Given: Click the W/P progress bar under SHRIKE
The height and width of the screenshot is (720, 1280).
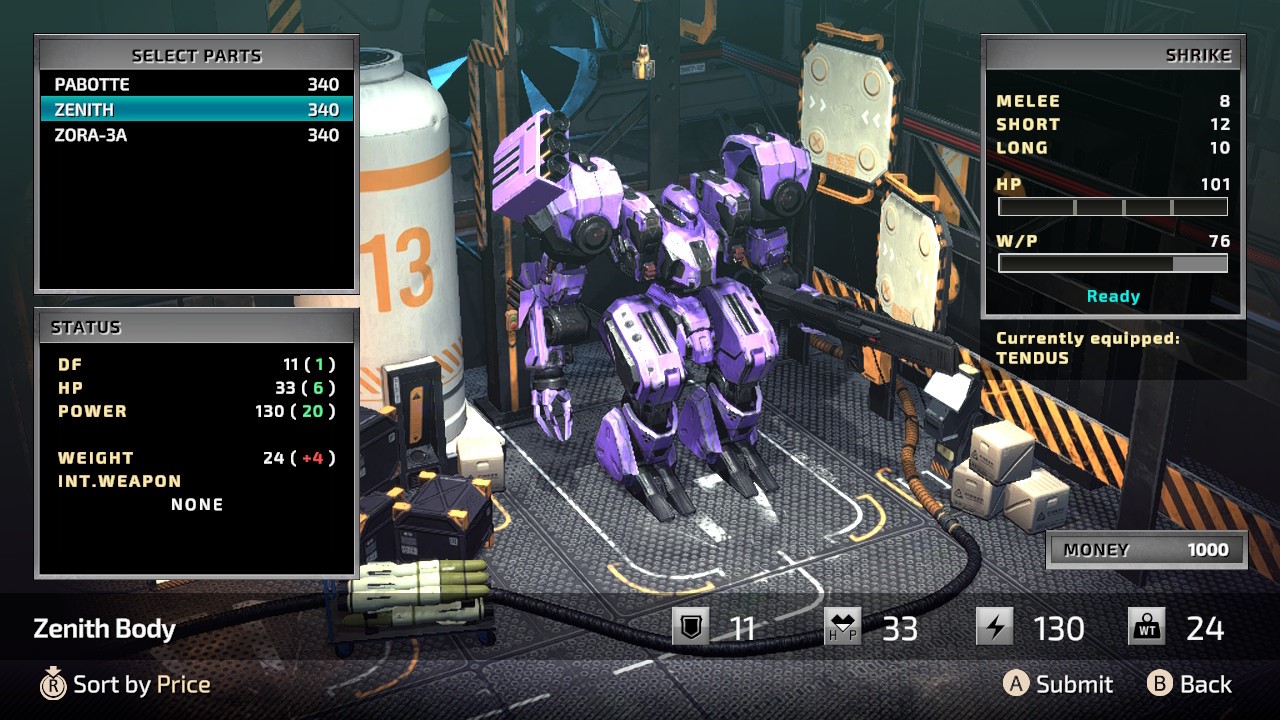Looking at the screenshot, I should tap(1113, 263).
